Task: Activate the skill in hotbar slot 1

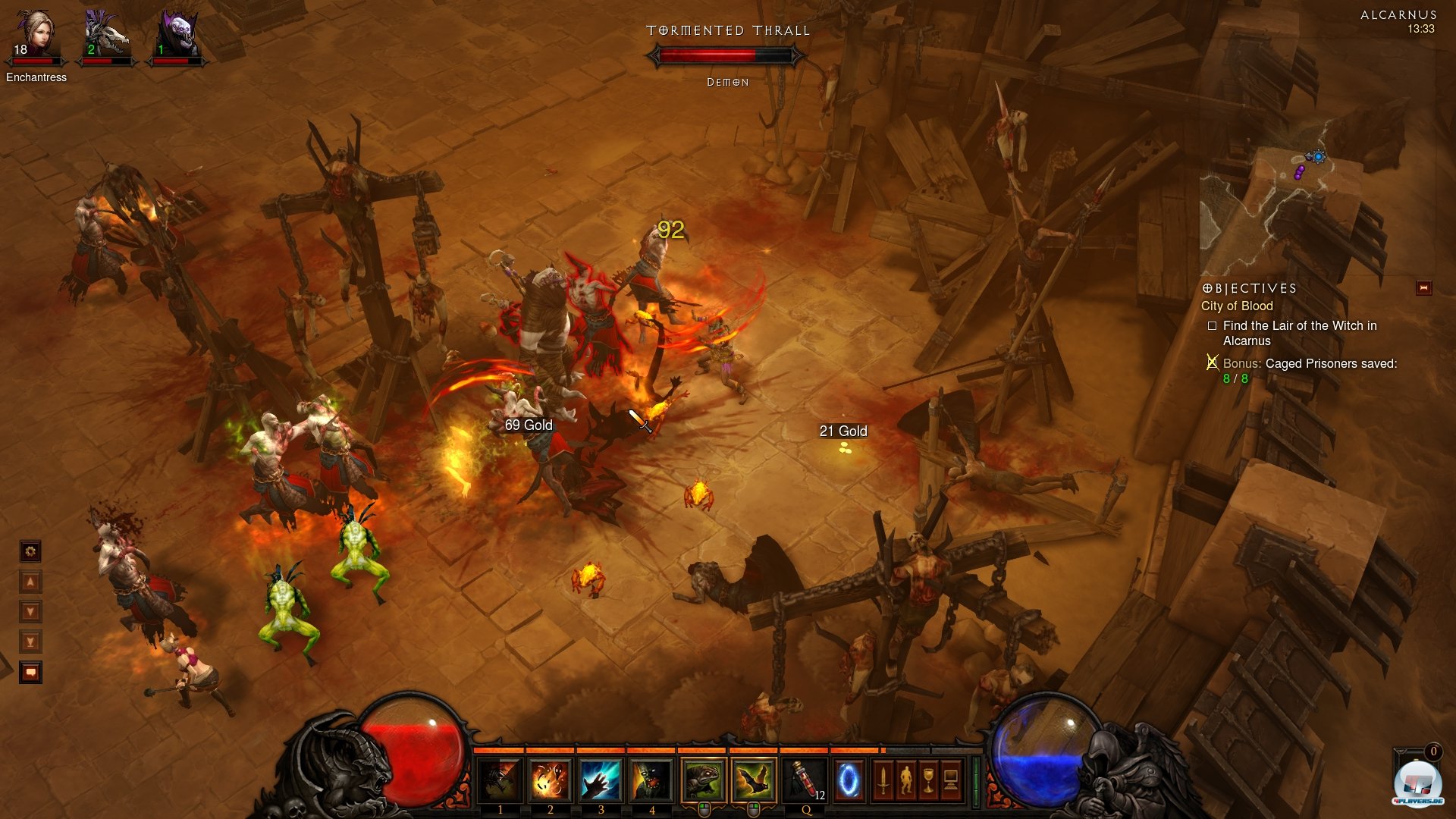Action: point(500,780)
